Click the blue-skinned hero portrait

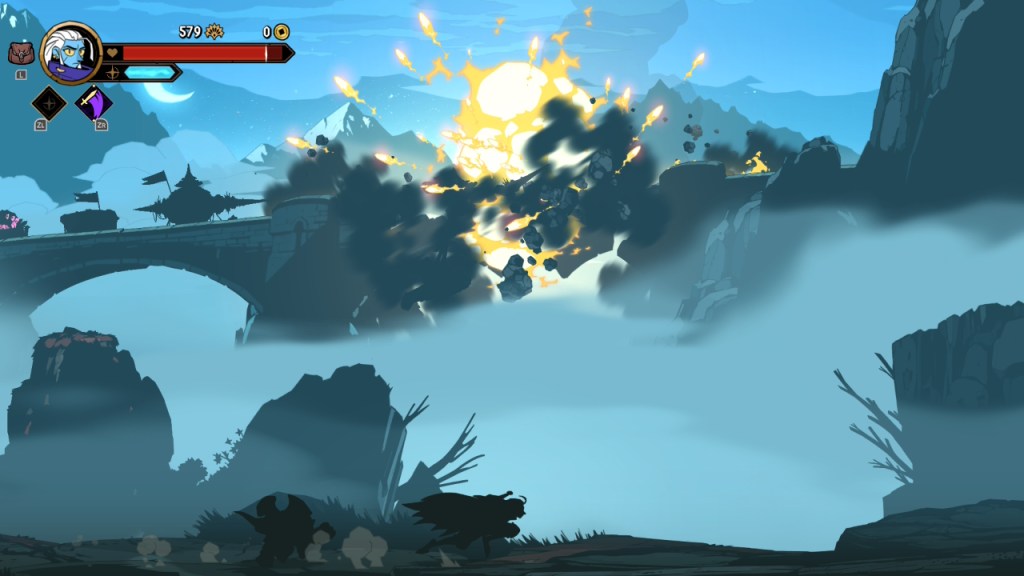pos(72,53)
